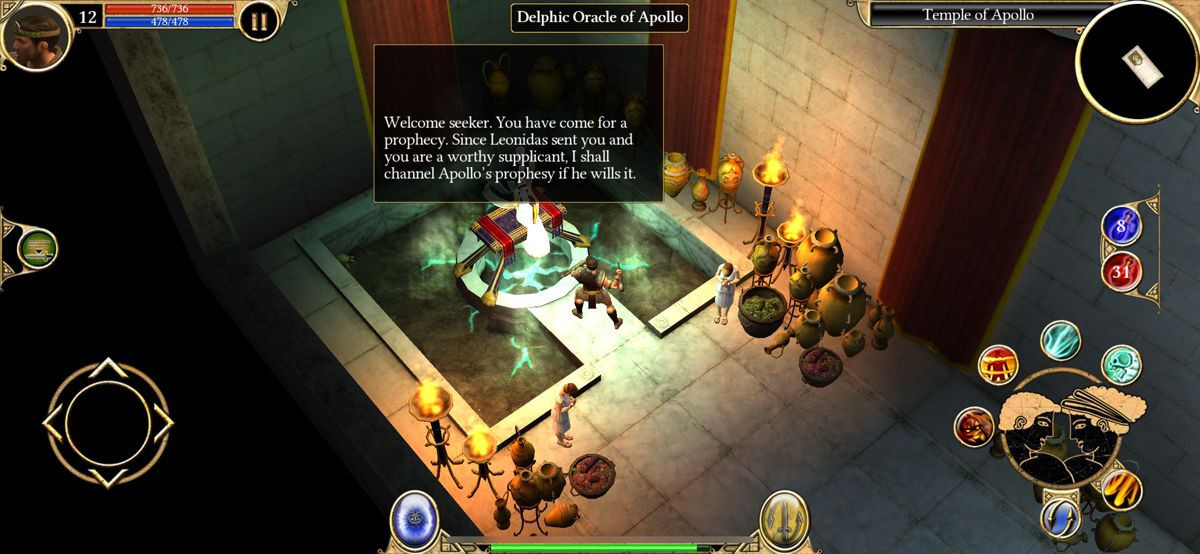Use the red health potion
Image resolution: width=1200 pixels, height=554 pixels.
tap(1121, 270)
